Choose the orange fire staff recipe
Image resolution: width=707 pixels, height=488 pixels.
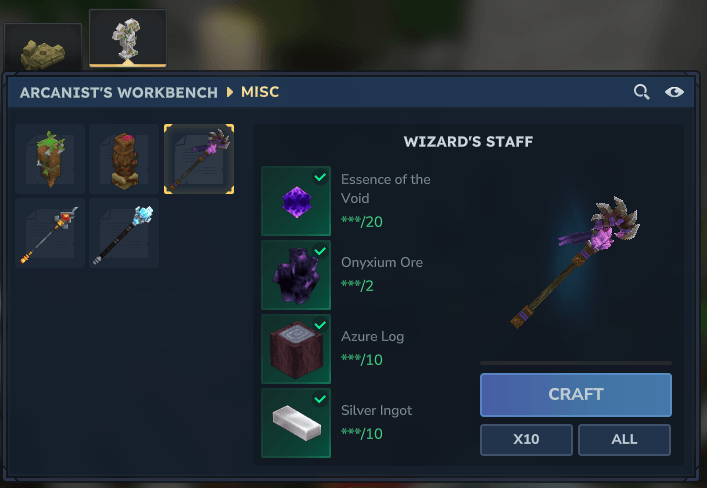tap(51, 233)
